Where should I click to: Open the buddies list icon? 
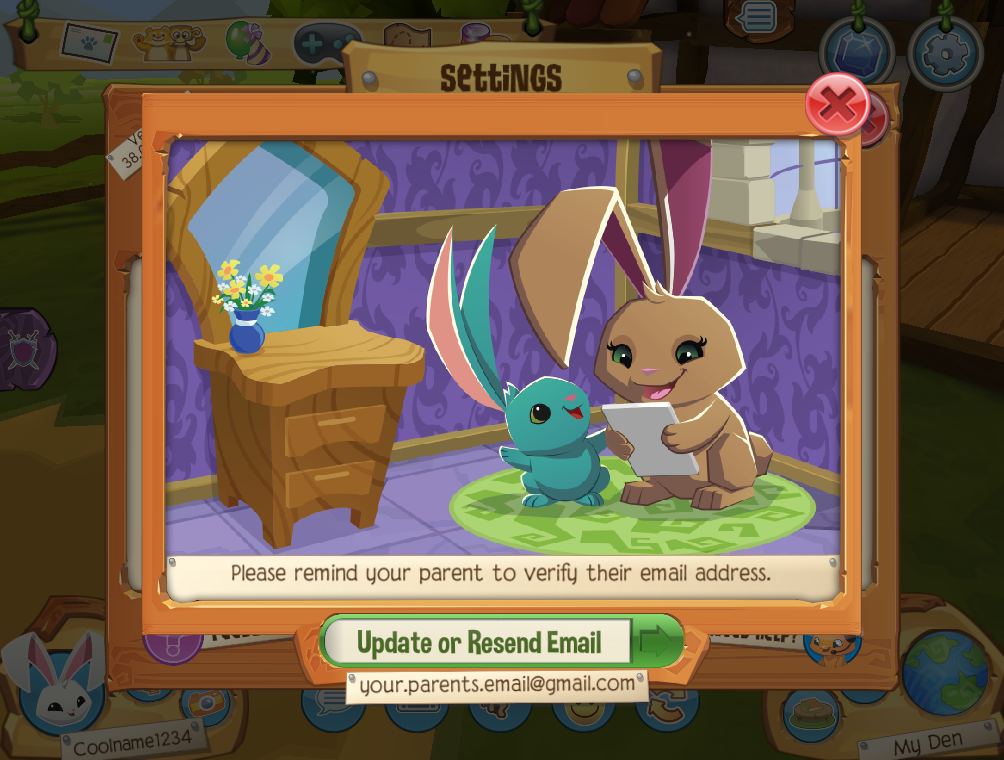[164, 42]
